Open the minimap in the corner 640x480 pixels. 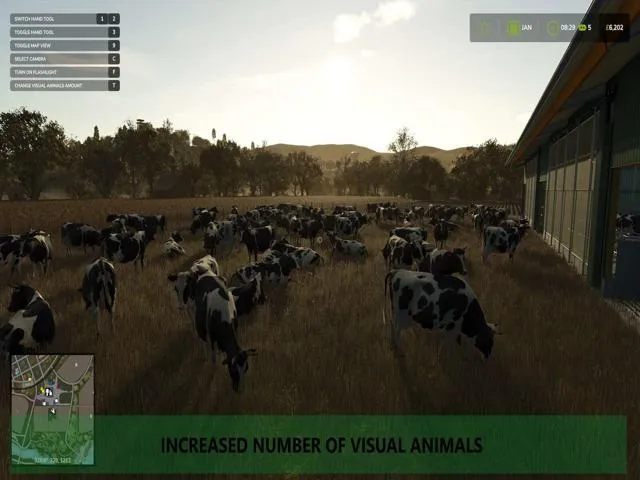point(52,409)
